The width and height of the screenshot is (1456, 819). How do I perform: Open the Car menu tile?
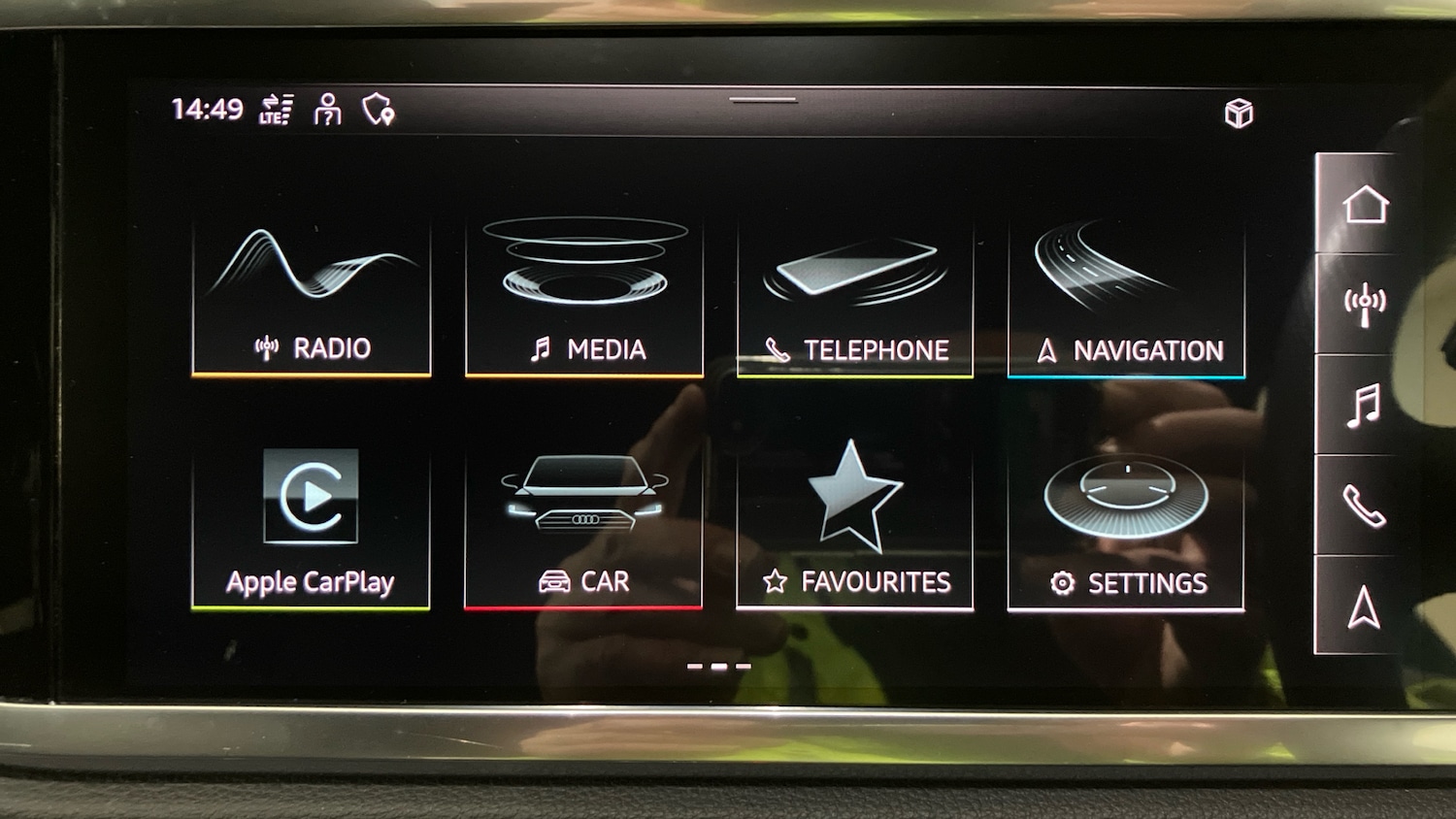point(583,527)
